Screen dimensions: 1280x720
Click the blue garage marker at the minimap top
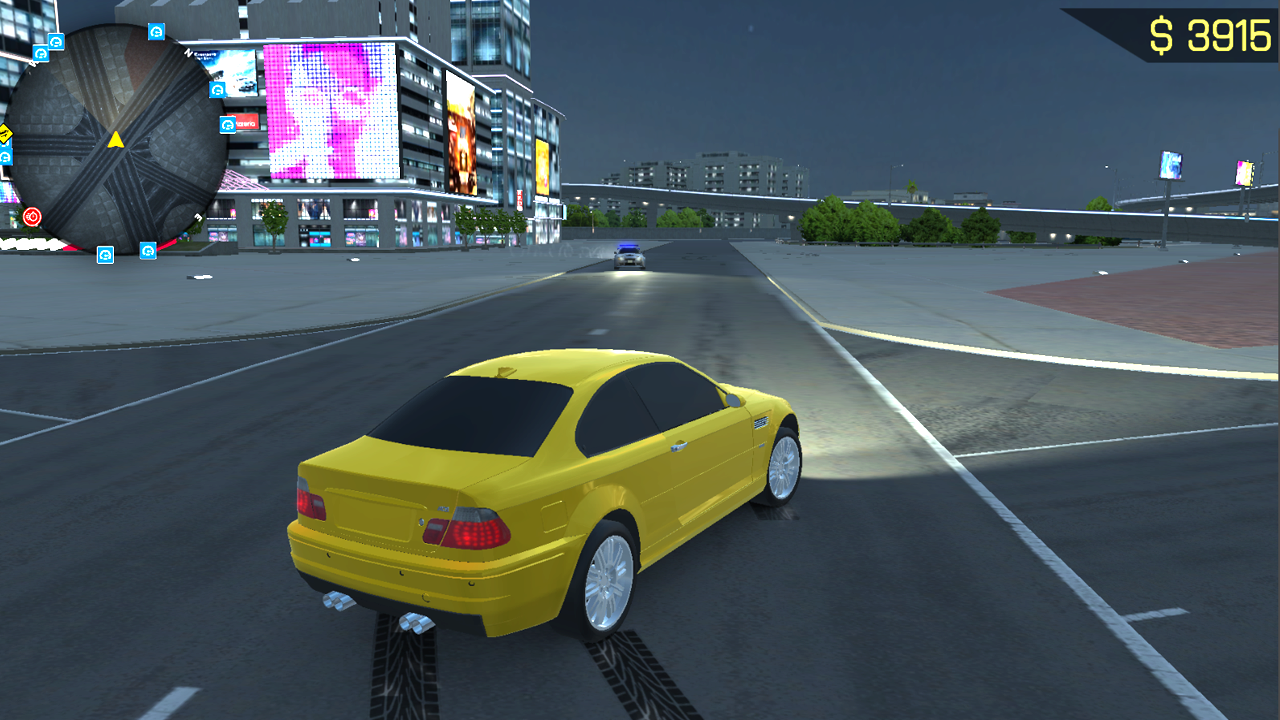[155, 34]
